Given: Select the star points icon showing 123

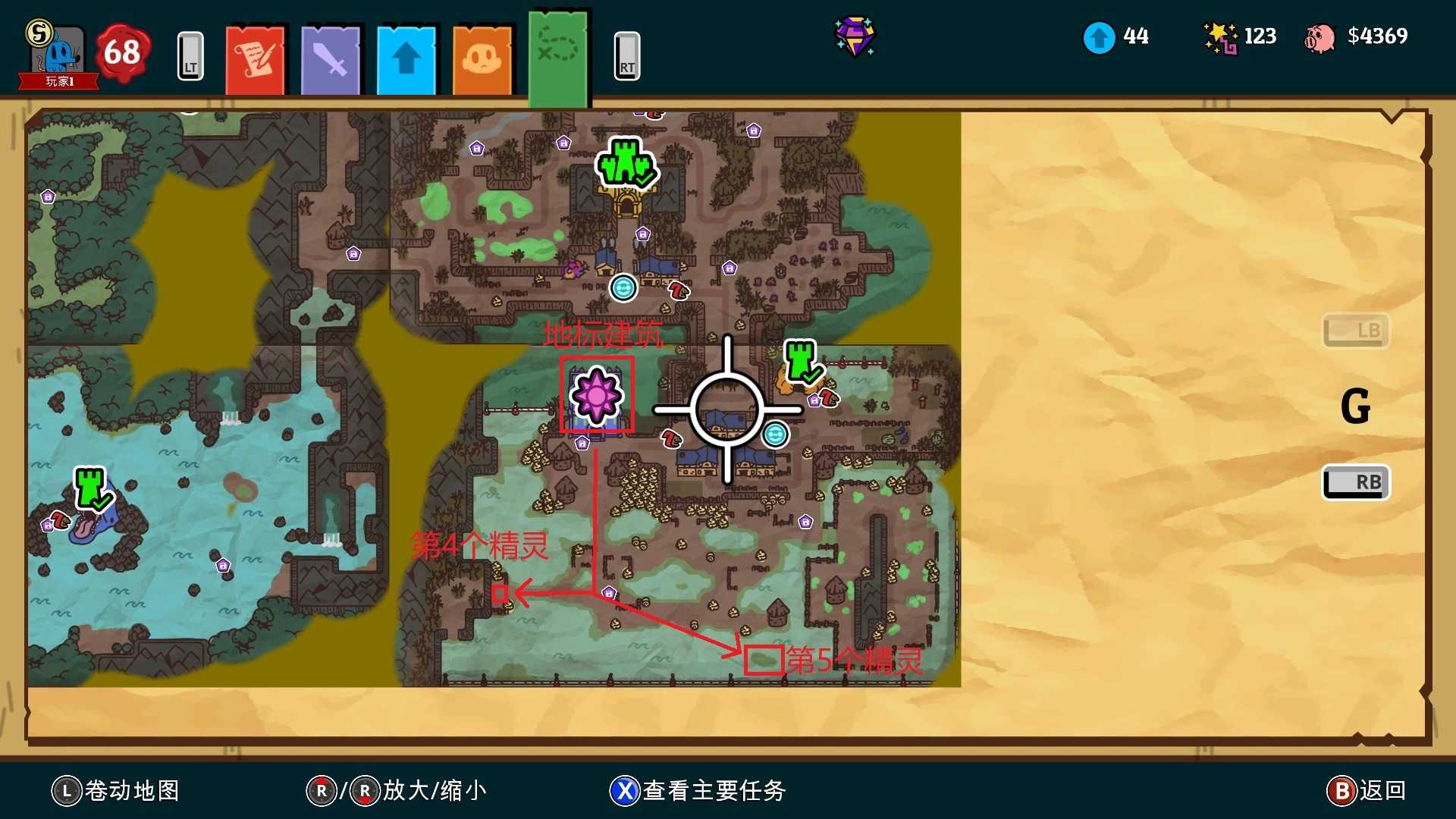Looking at the screenshot, I should (1221, 36).
